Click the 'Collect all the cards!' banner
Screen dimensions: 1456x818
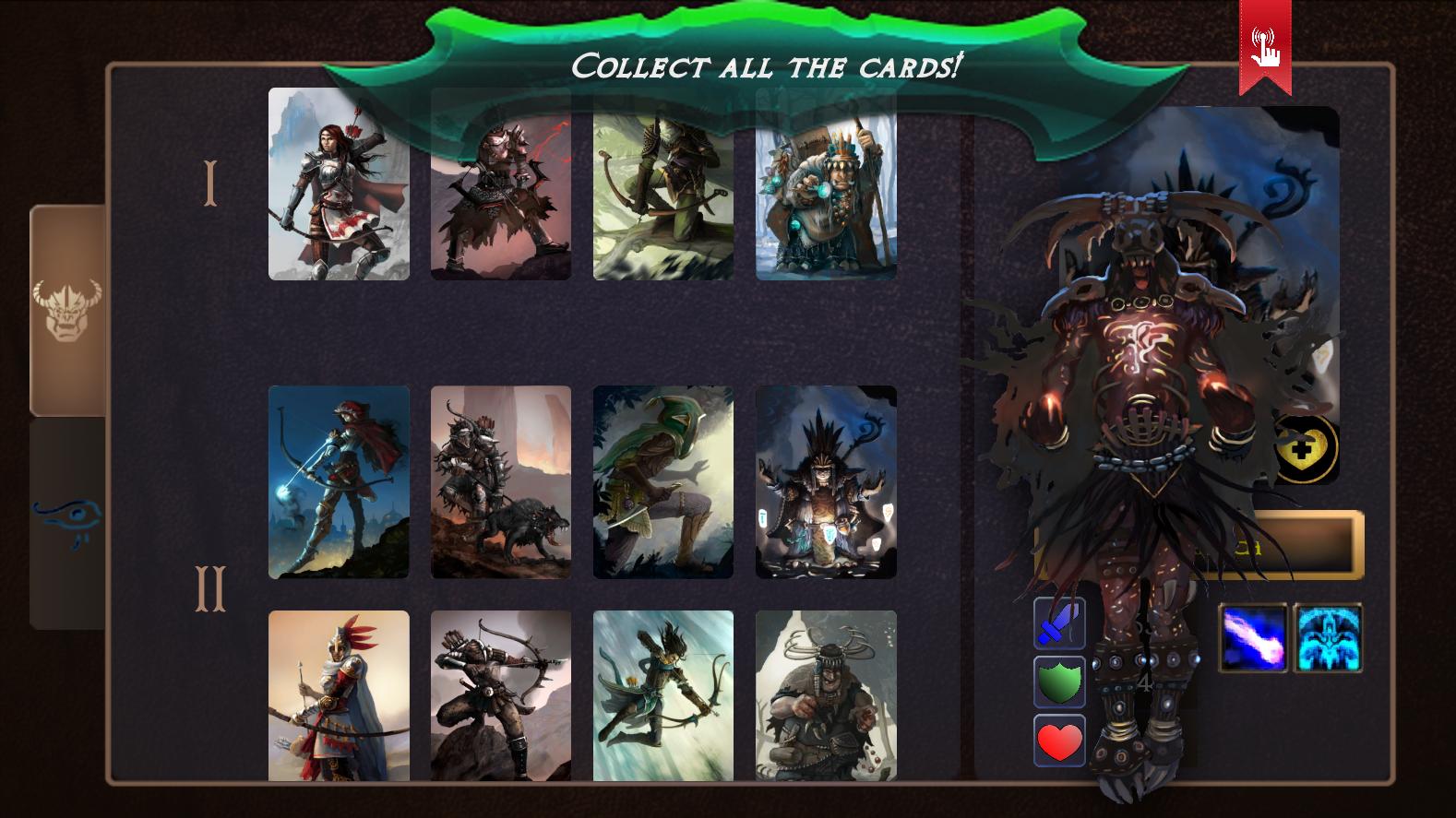[768, 65]
